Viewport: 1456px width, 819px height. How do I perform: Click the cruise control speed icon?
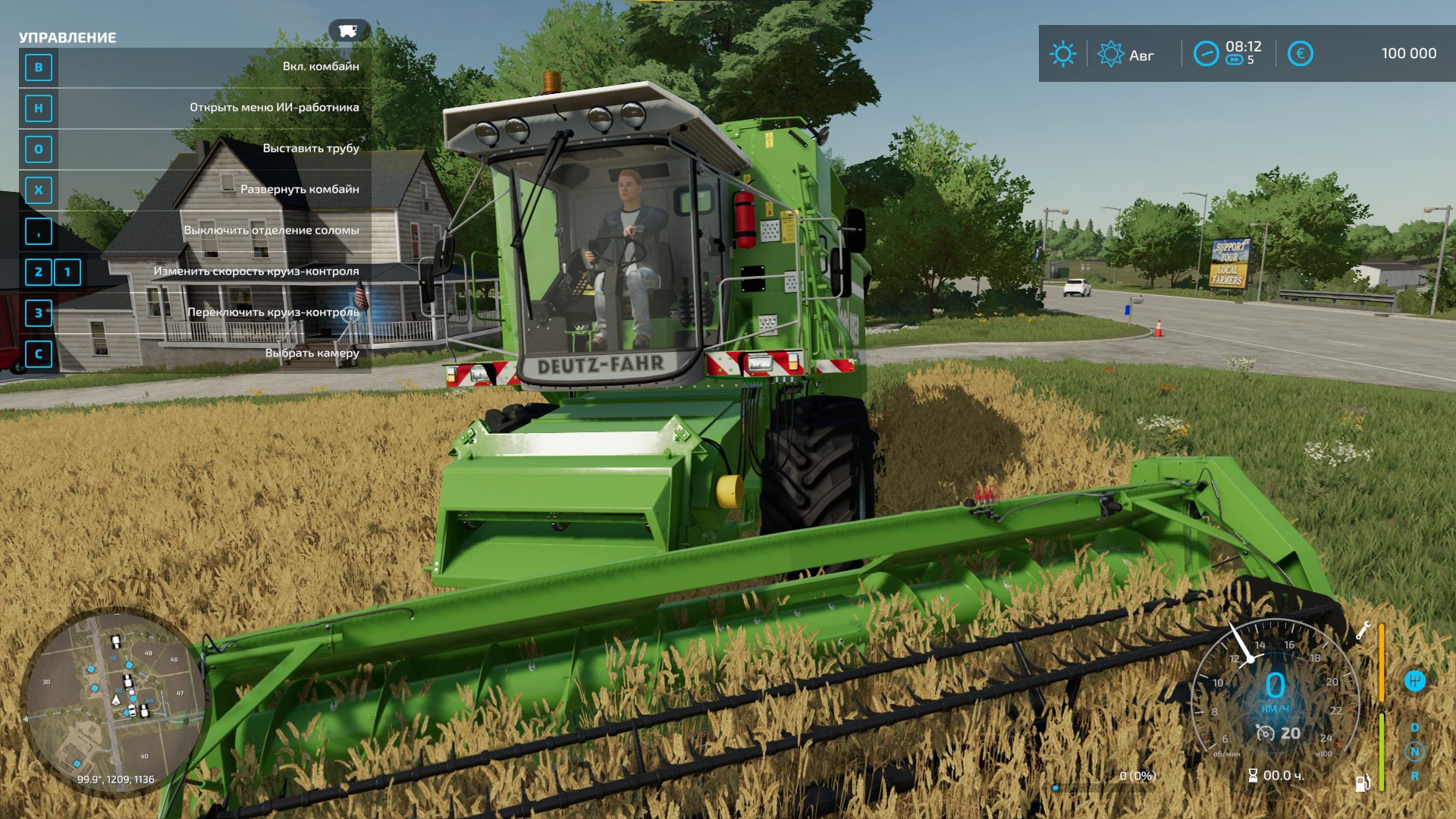click(1264, 733)
